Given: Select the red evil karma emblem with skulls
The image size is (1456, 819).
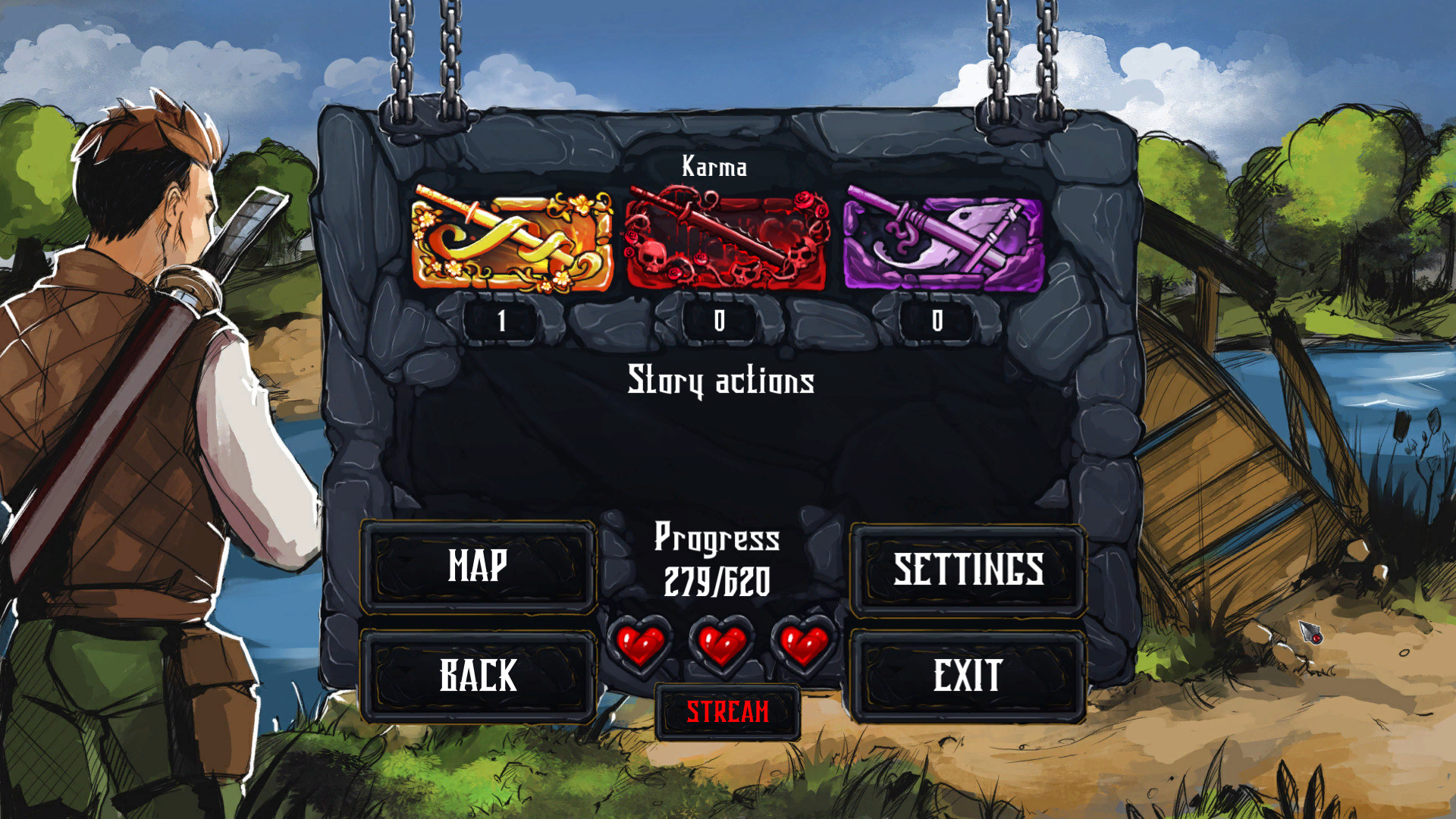Looking at the screenshot, I should (x=726, y=237).
